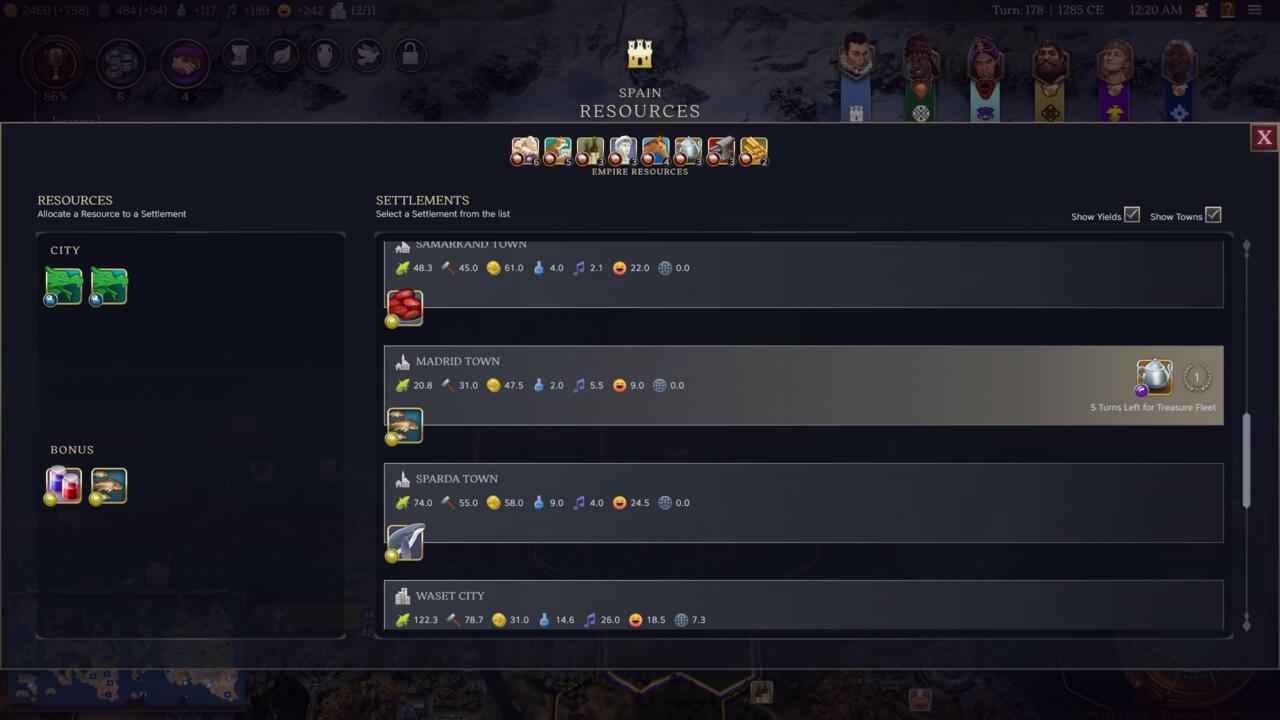Image resolution: width=1280 pixels, height=720 pixels.
Task: Click the ivory tusk resource under Sparda Town
Action: click(x=404, y=542)
